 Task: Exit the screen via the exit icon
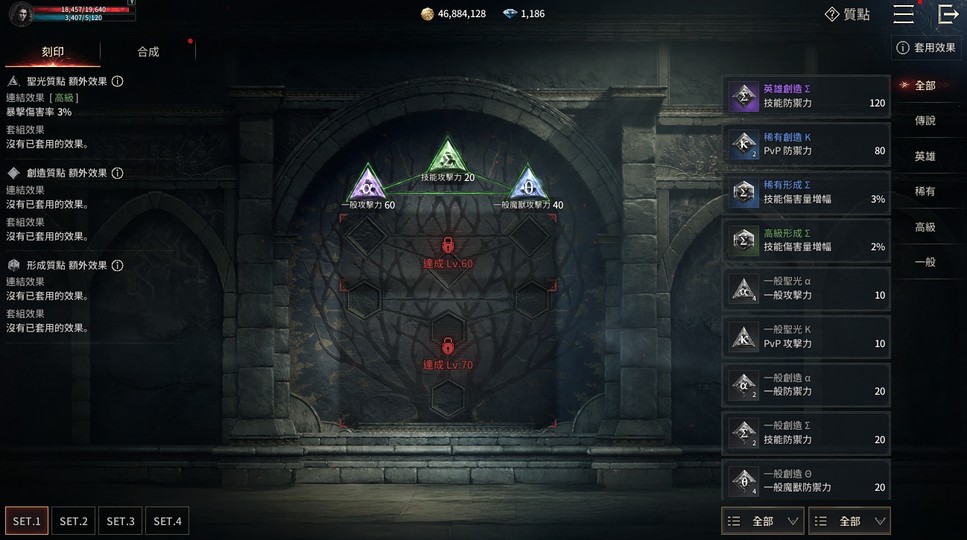(948, 14)
